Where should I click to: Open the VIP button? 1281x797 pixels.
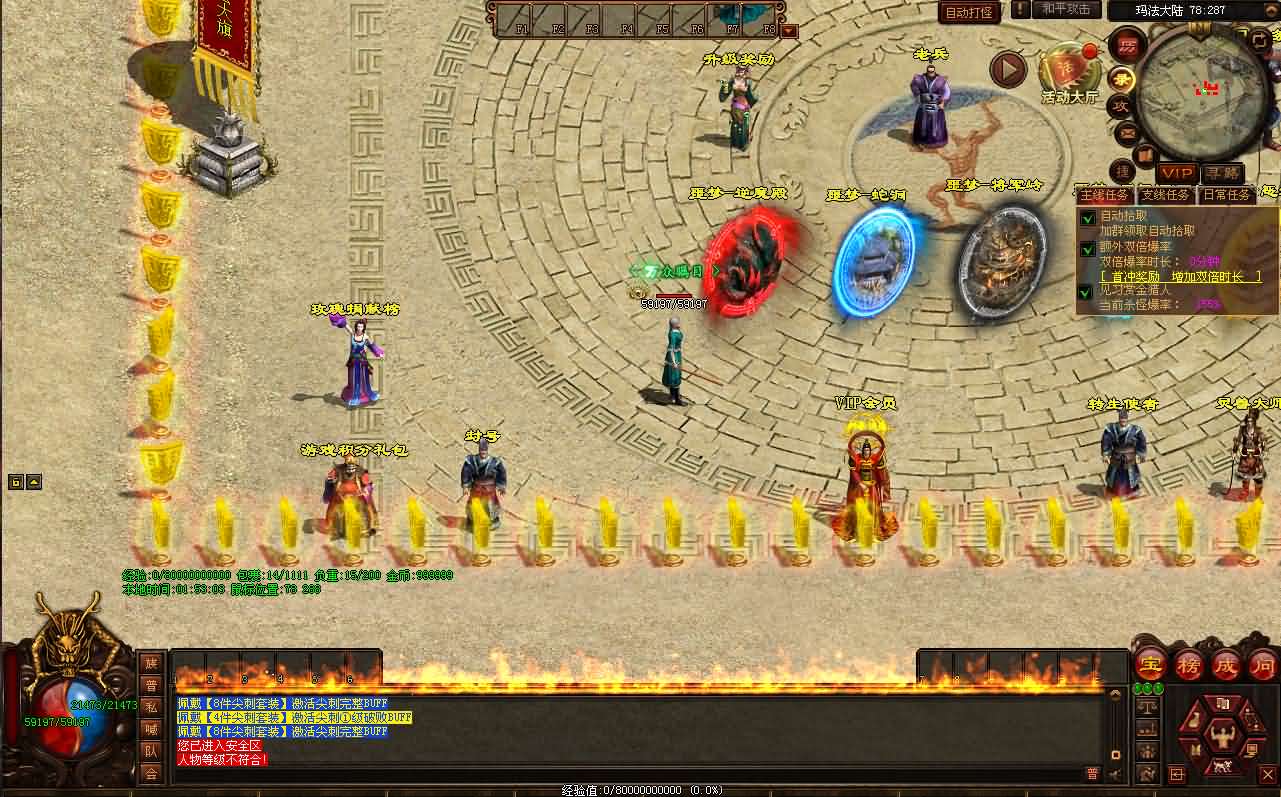[x=1178, y=174]
